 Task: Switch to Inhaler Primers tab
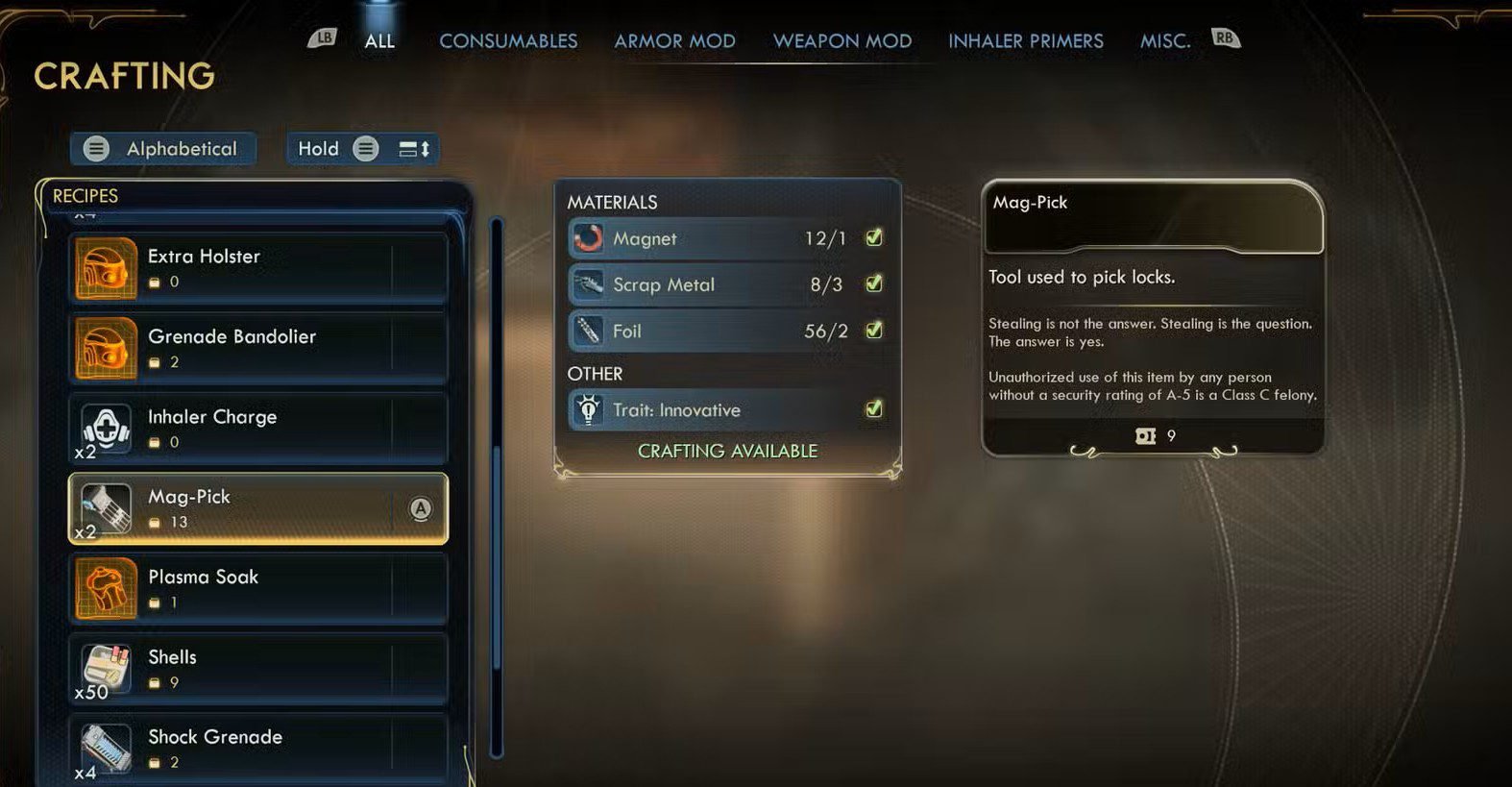coord(1025,41)
